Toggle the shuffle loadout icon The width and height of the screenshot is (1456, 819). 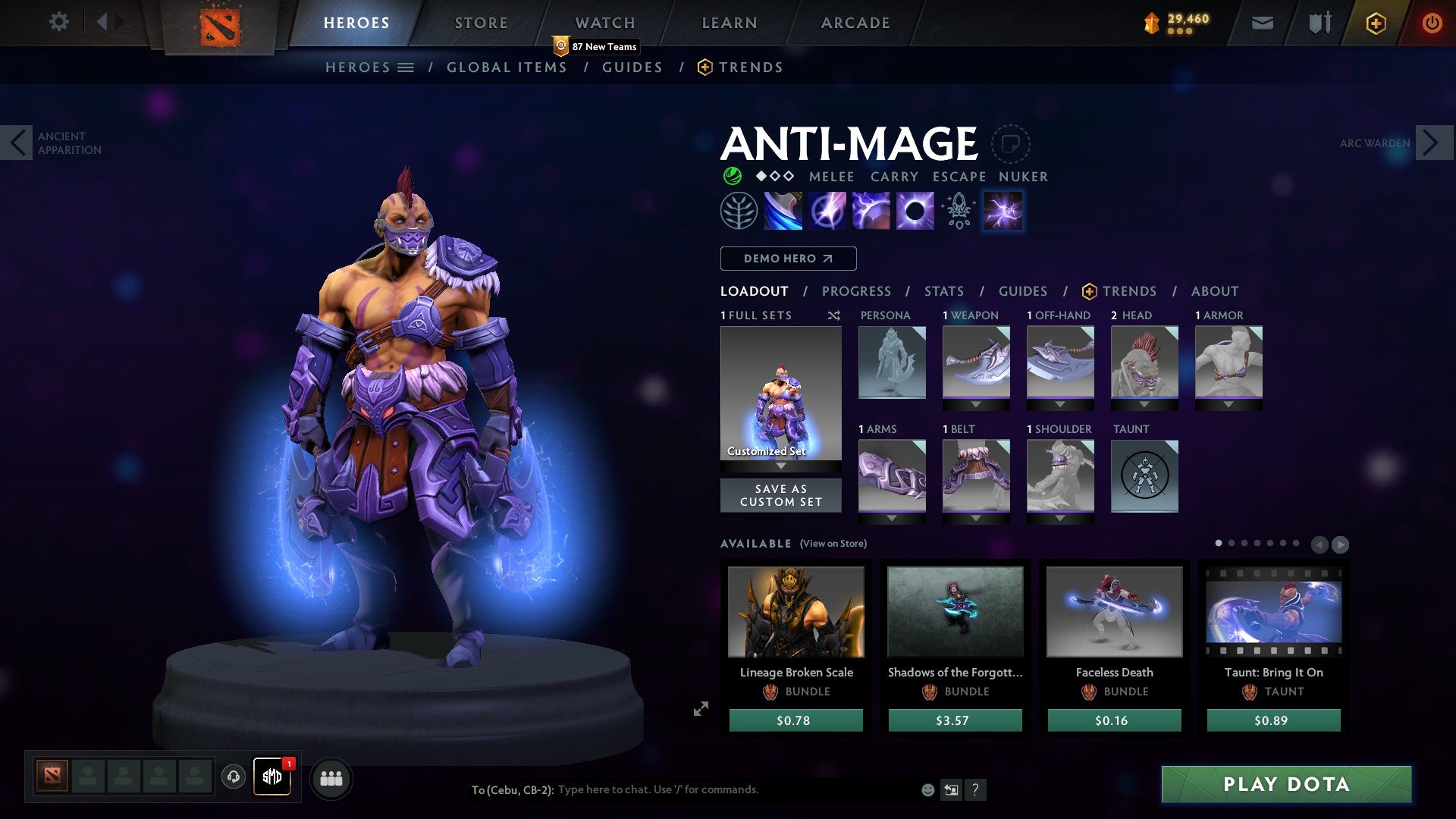coord(834,315)
